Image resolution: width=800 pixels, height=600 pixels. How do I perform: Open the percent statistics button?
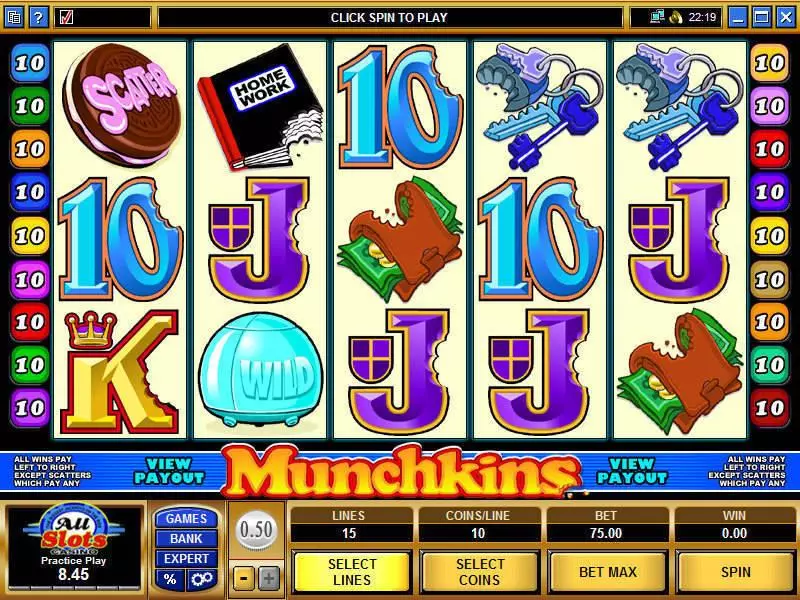point(169,579)
